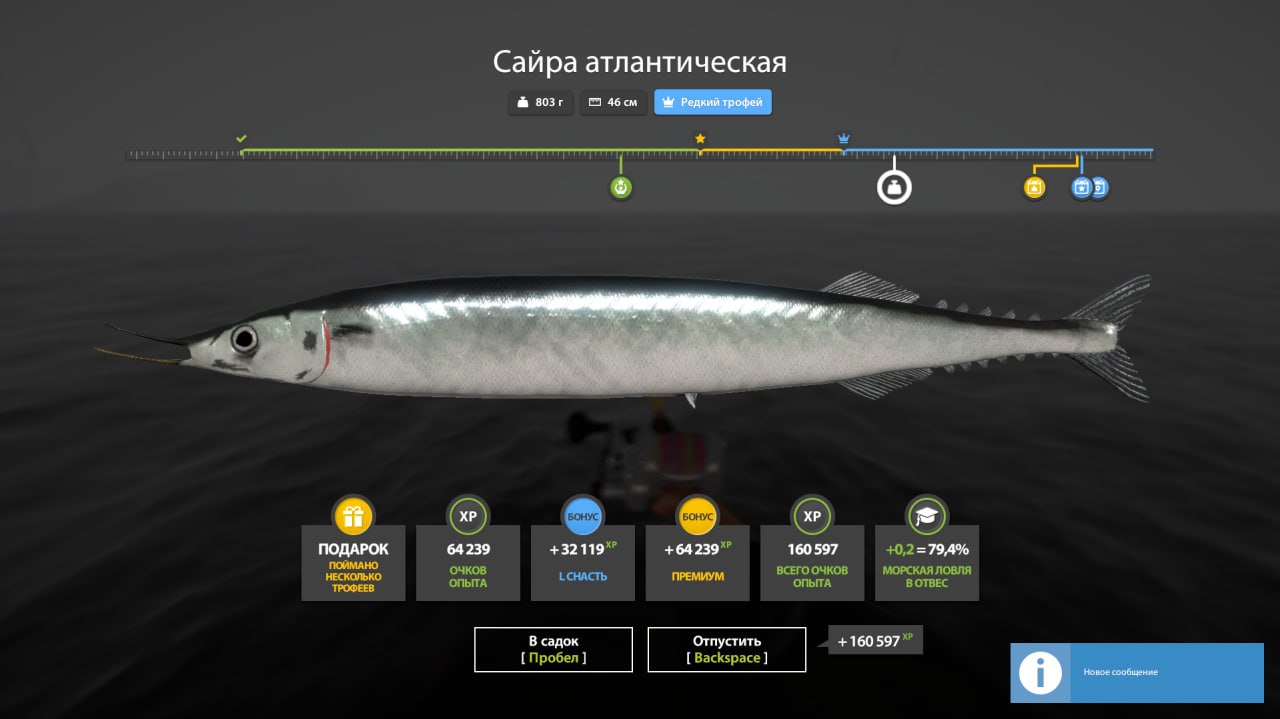This screenshot has height=719, width=1280.
Task: Click the 803 г weight badge
Action: [541, 102]
